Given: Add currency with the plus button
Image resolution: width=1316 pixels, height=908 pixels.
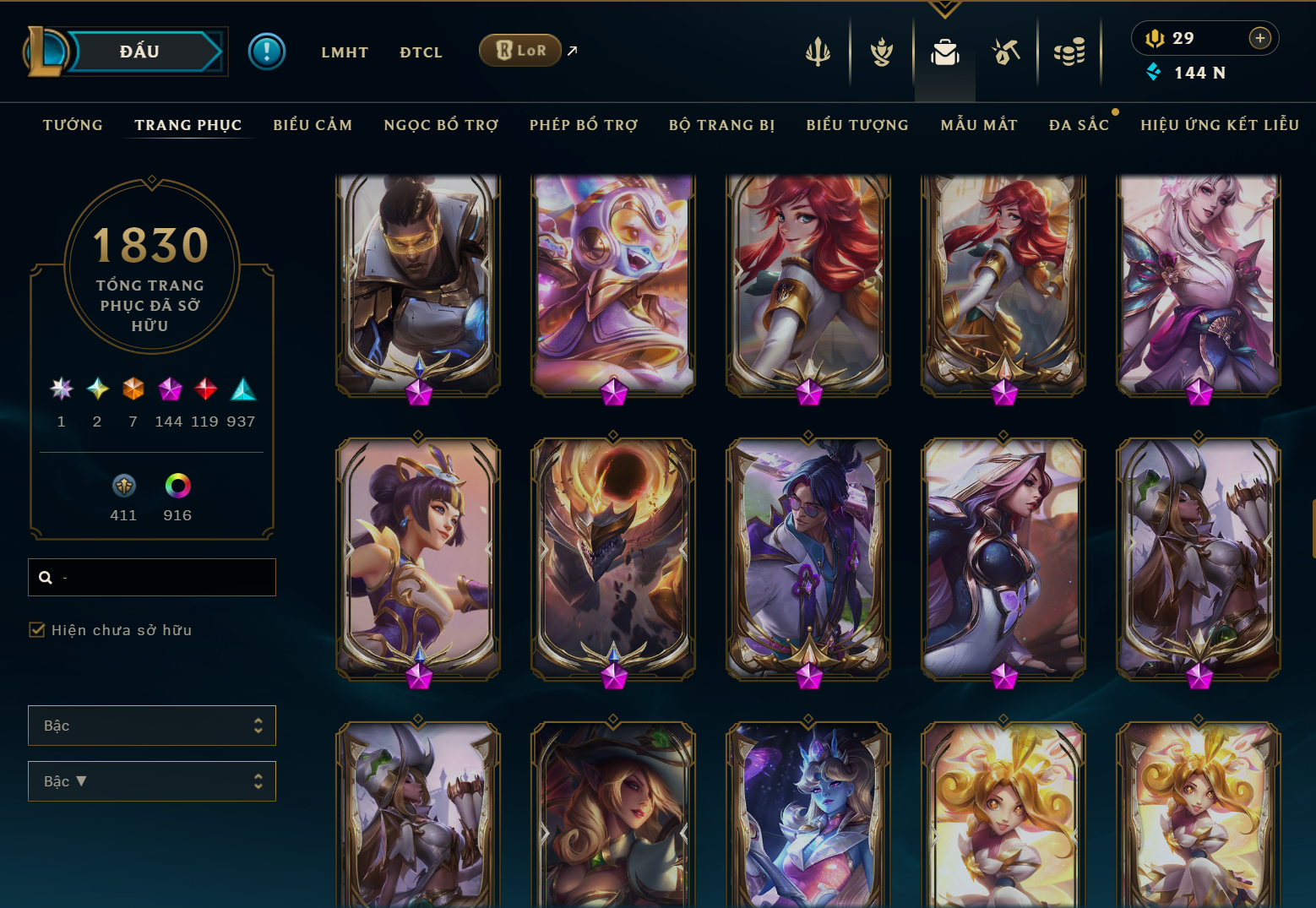Looking at the screenshot, I should coord(1259,38).
